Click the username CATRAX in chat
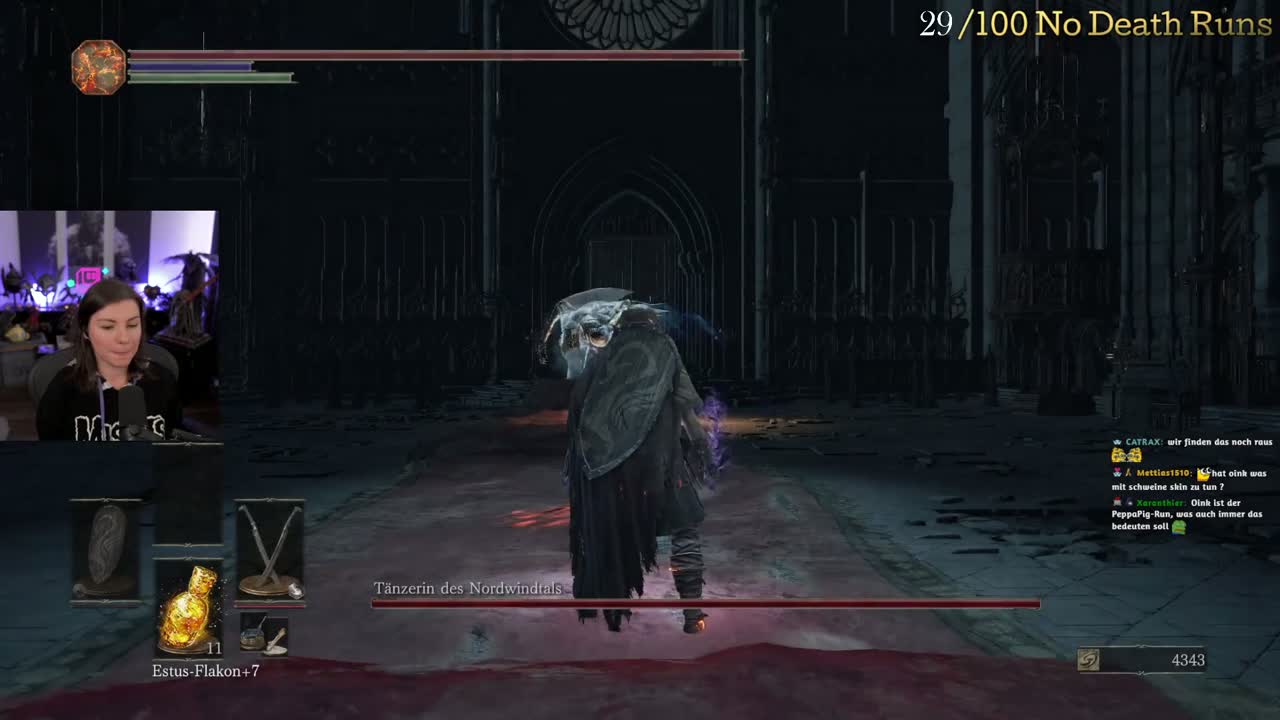The image size is (1280, 720). pos(1144,442)
